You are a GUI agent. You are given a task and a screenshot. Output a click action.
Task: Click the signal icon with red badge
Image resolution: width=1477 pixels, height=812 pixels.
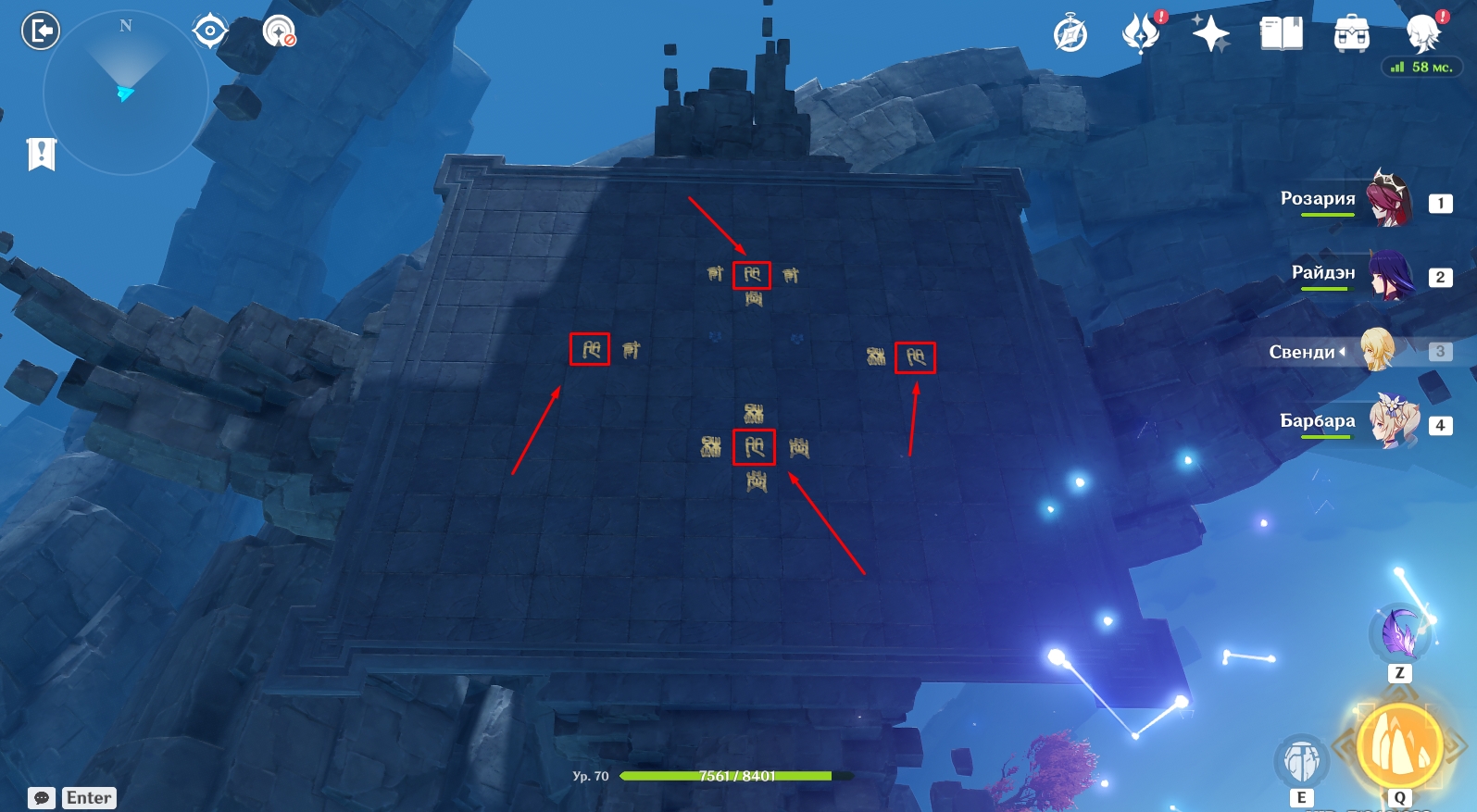279,31
